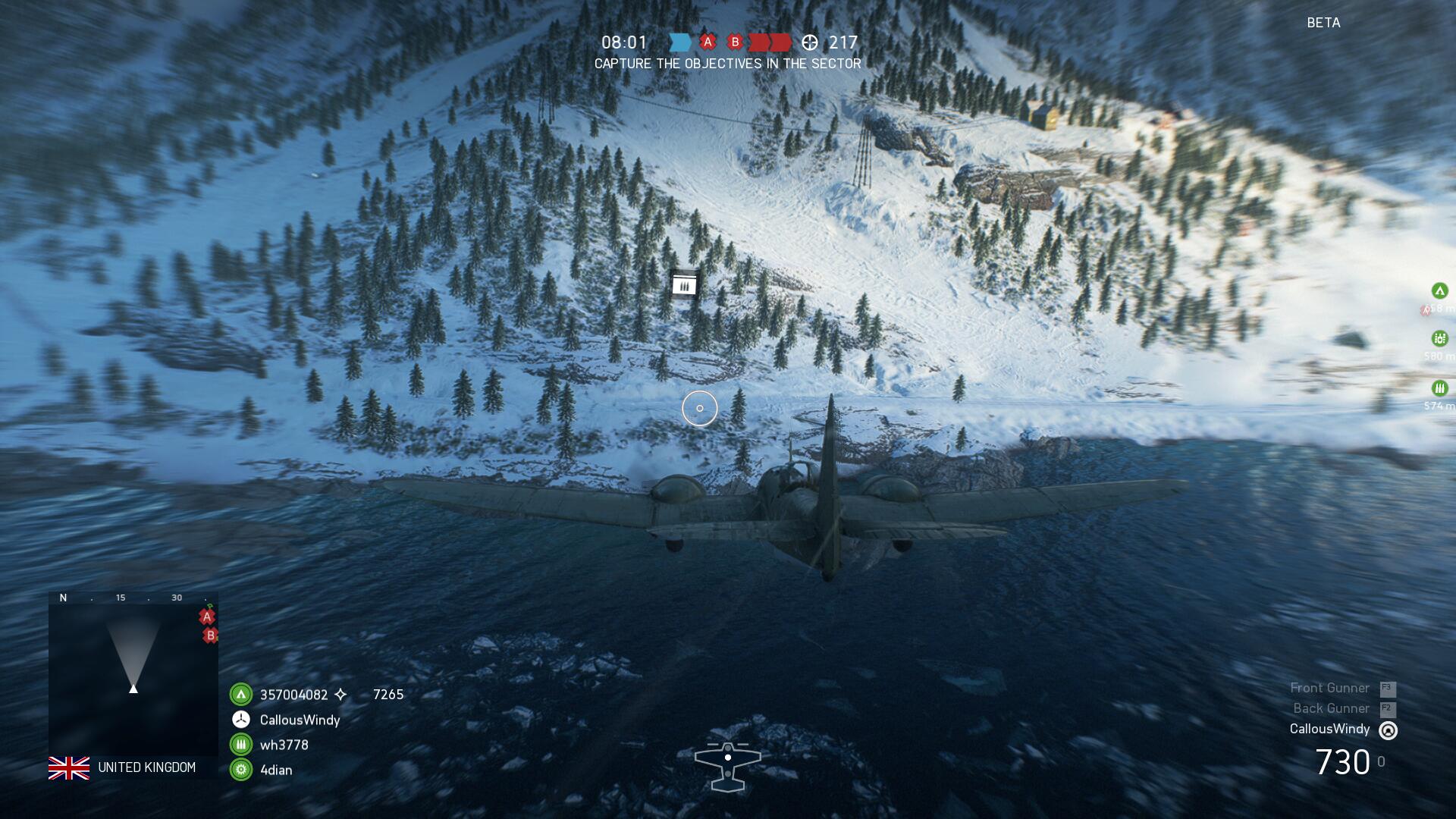This screenshot has height=819, width=1456.
Task: Click the United Kingdom team flag
Action: (x=69, y=768)
